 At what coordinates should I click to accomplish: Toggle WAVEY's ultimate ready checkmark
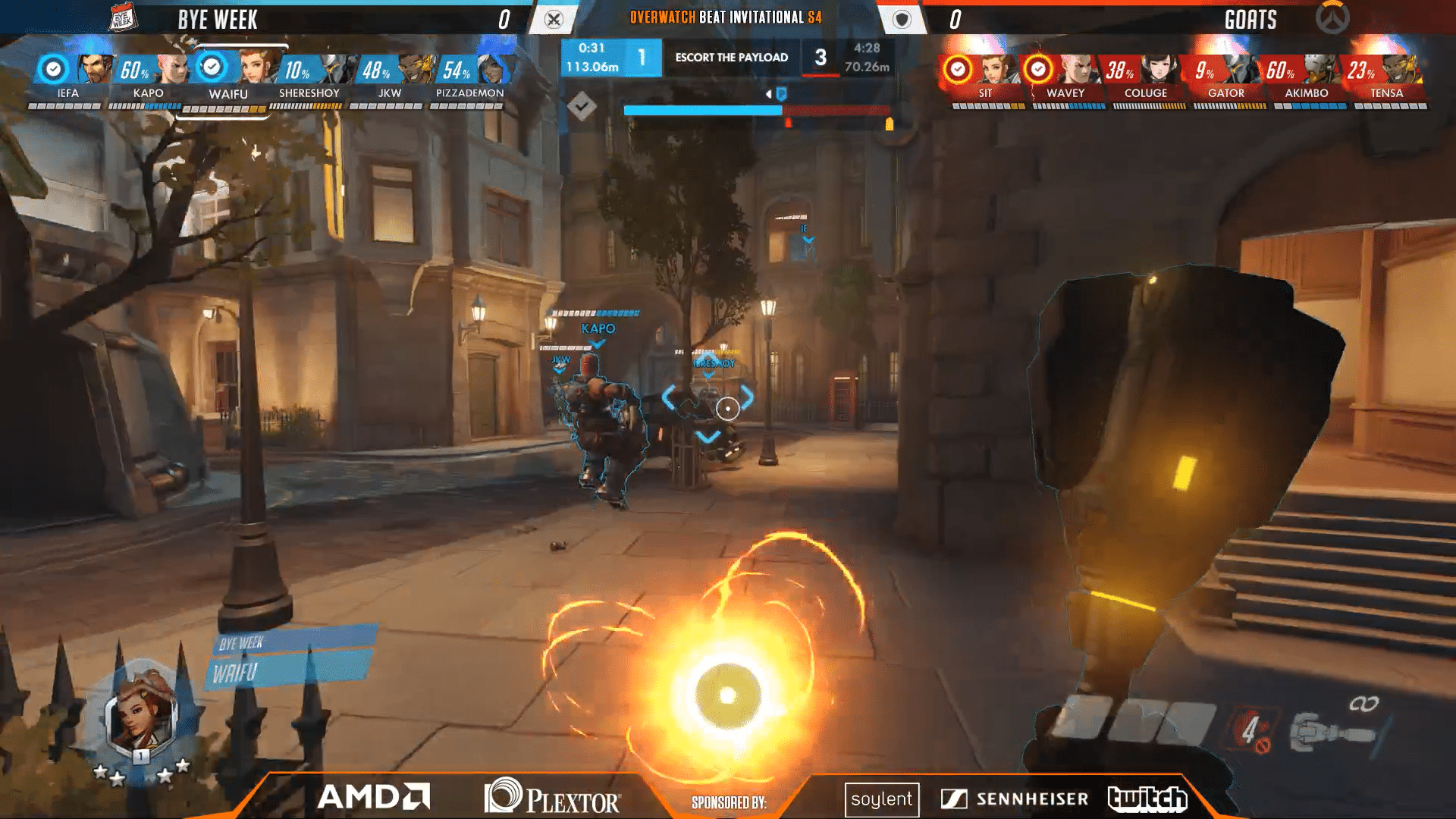(x=1039, y=67)
